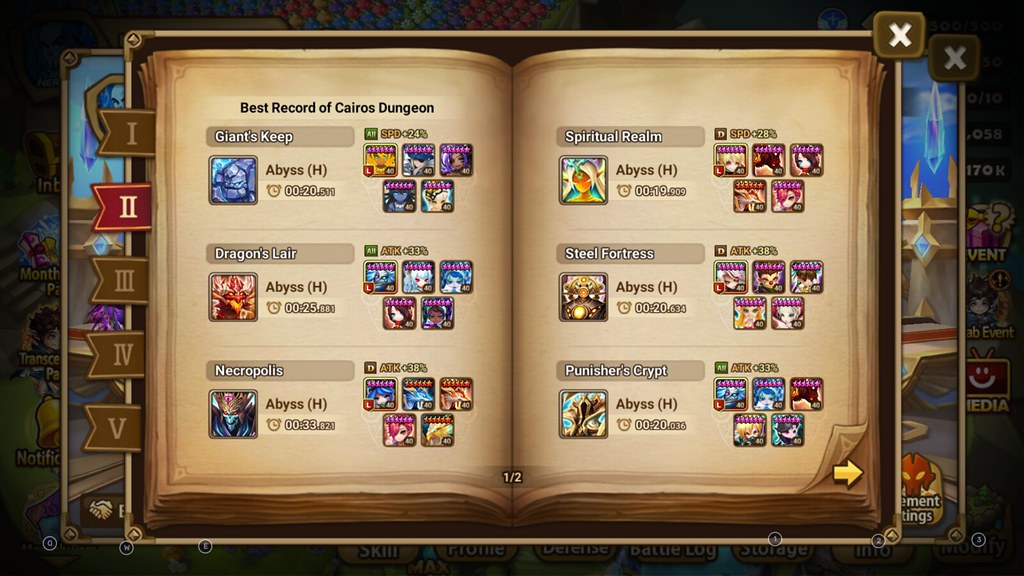Switch to the roman numeral I tab
This screenshot has width=1024, height=576.
(128, 133)
